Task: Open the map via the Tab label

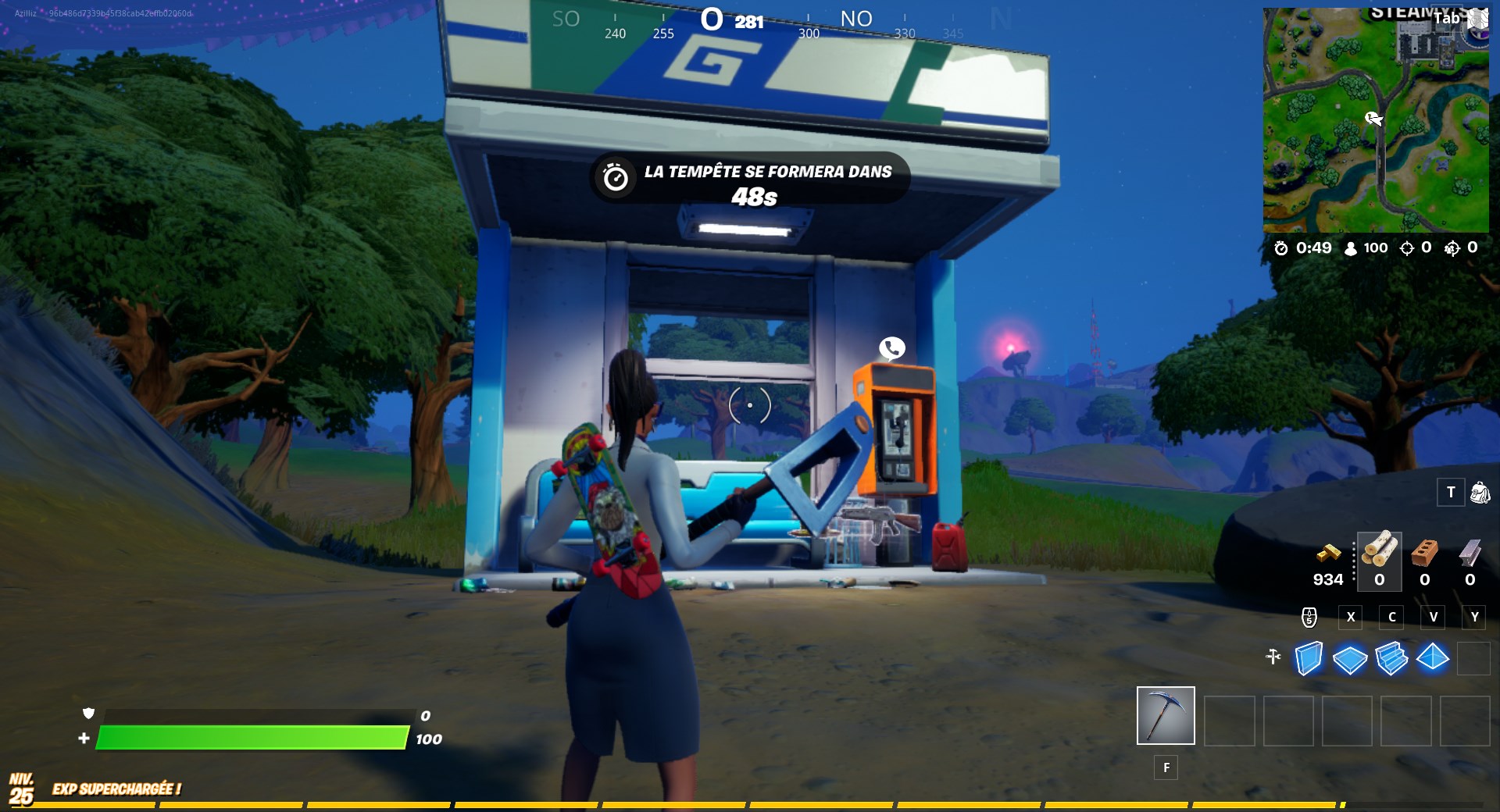Action: click(1445, 17)
